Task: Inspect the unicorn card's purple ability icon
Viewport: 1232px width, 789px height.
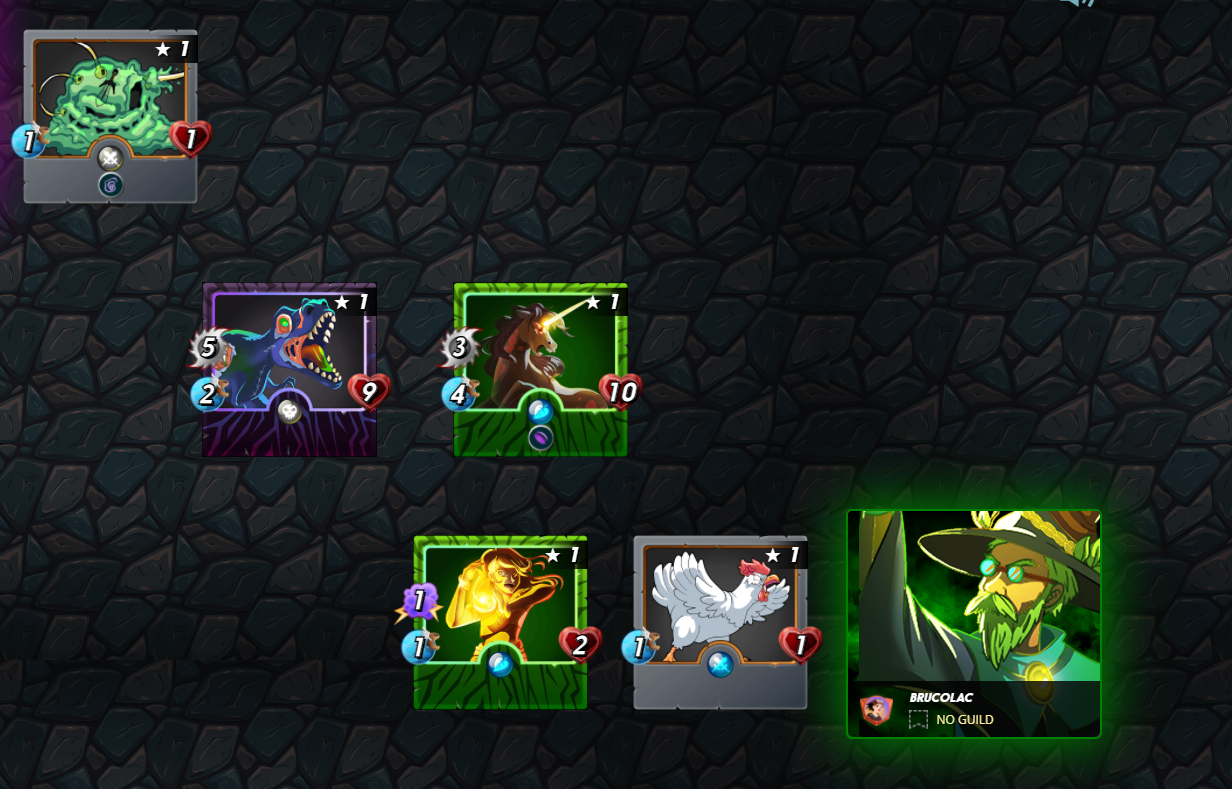Action: click(x=541, y=438)
